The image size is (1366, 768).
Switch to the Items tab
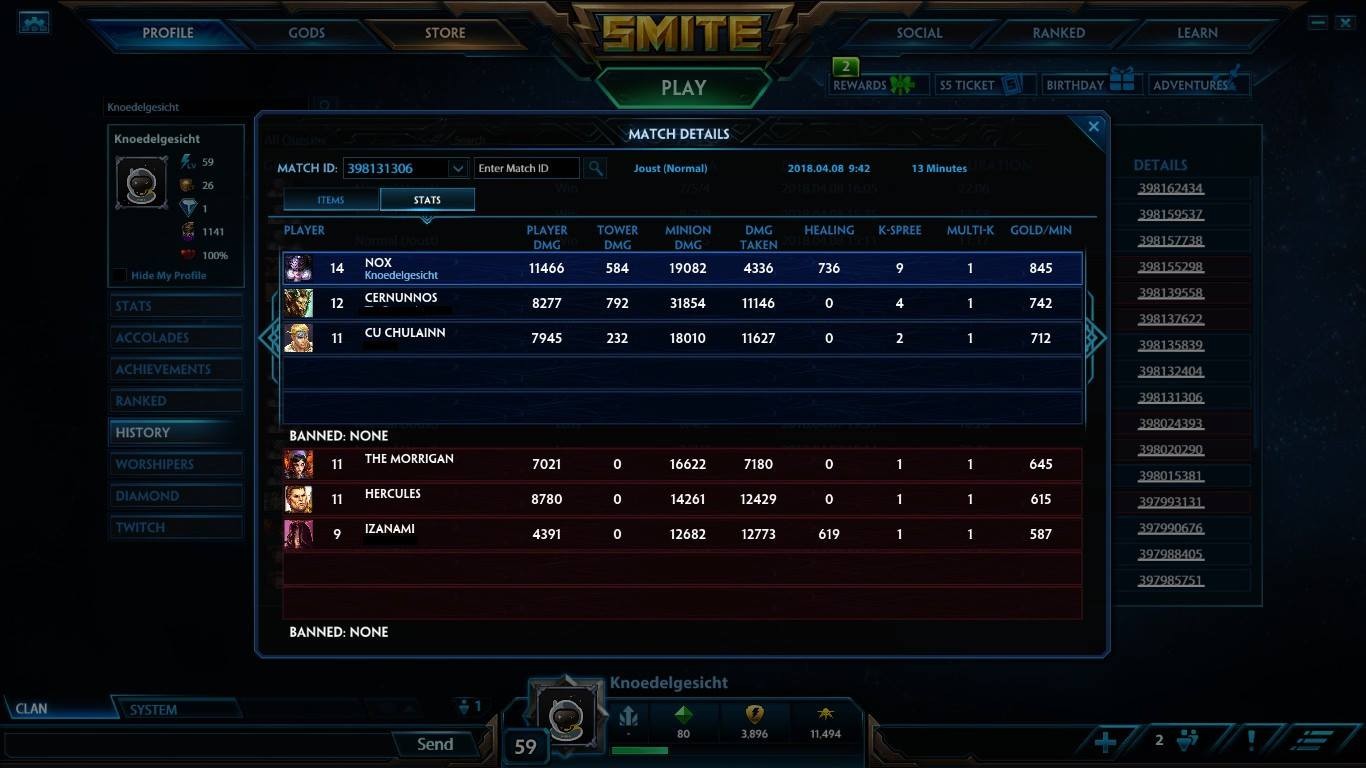331,200
